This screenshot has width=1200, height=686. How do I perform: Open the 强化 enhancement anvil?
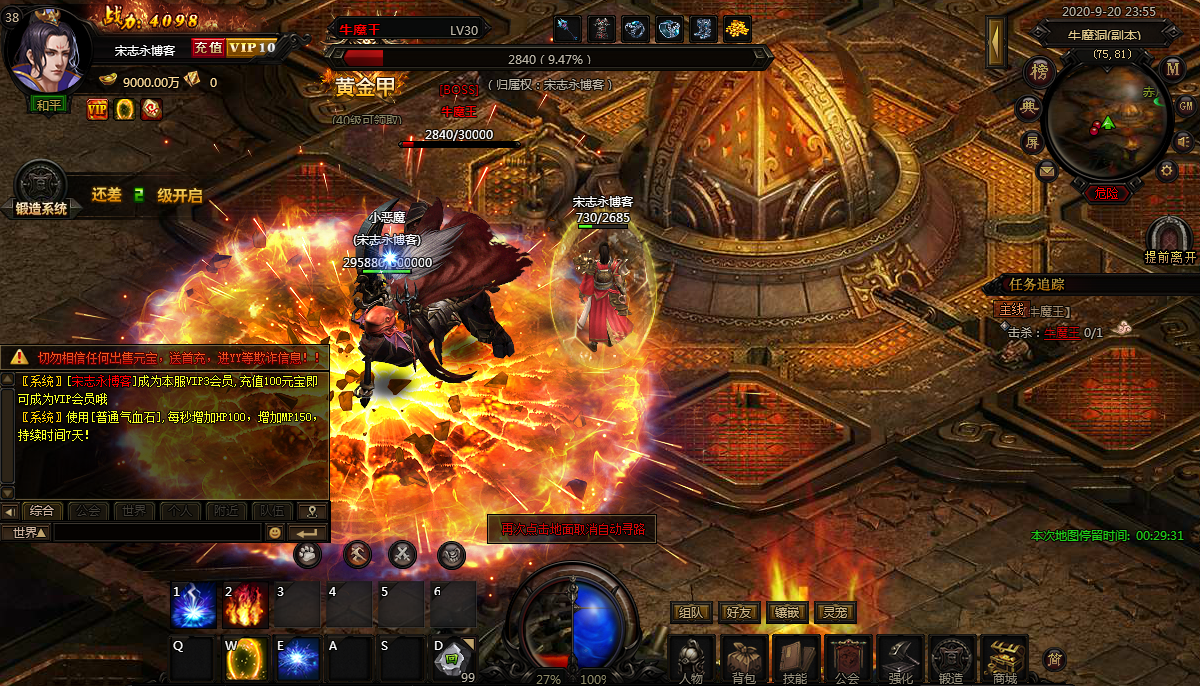pos(900,660)
